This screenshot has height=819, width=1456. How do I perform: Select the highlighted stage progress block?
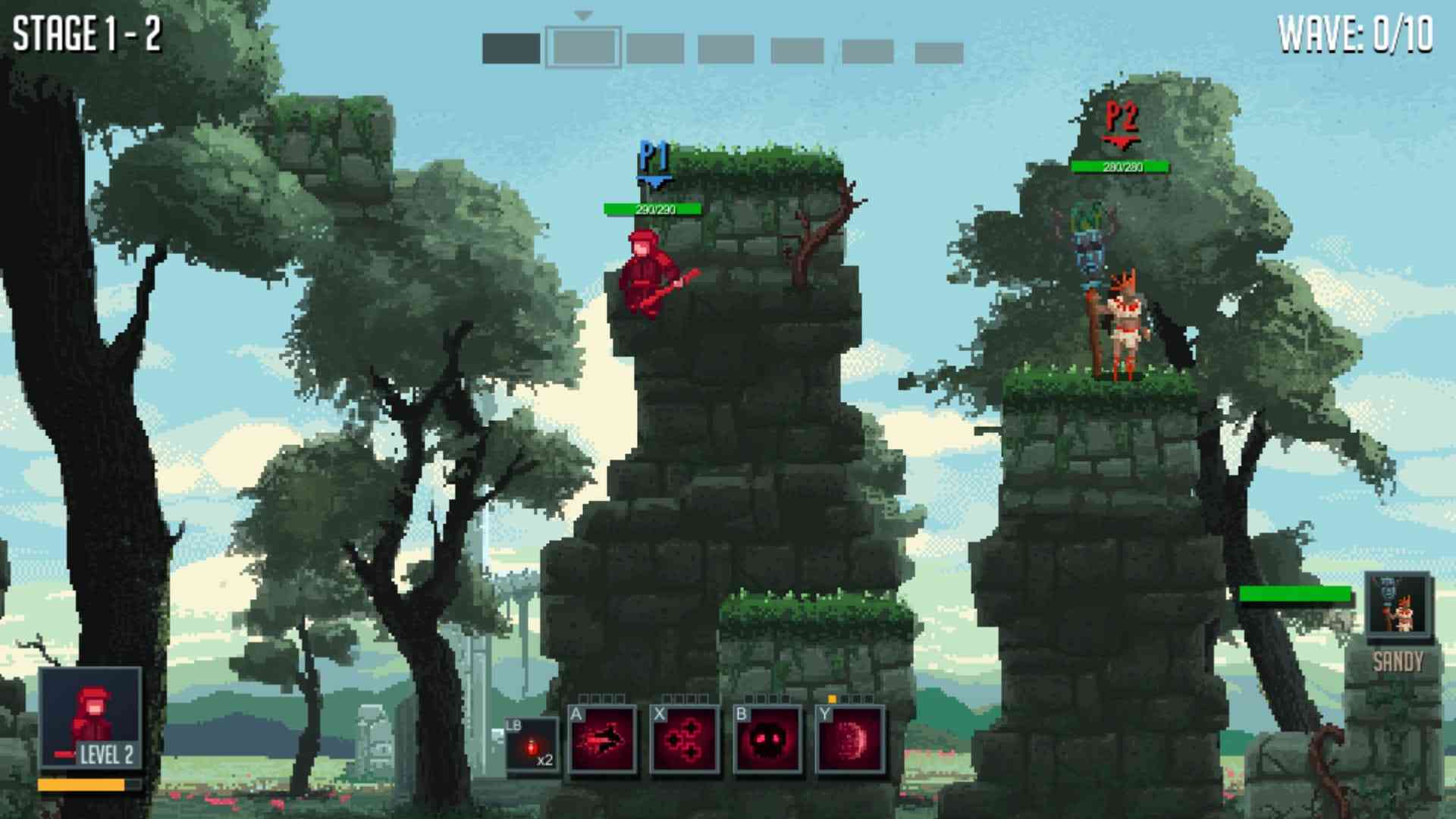pos(583,48)
